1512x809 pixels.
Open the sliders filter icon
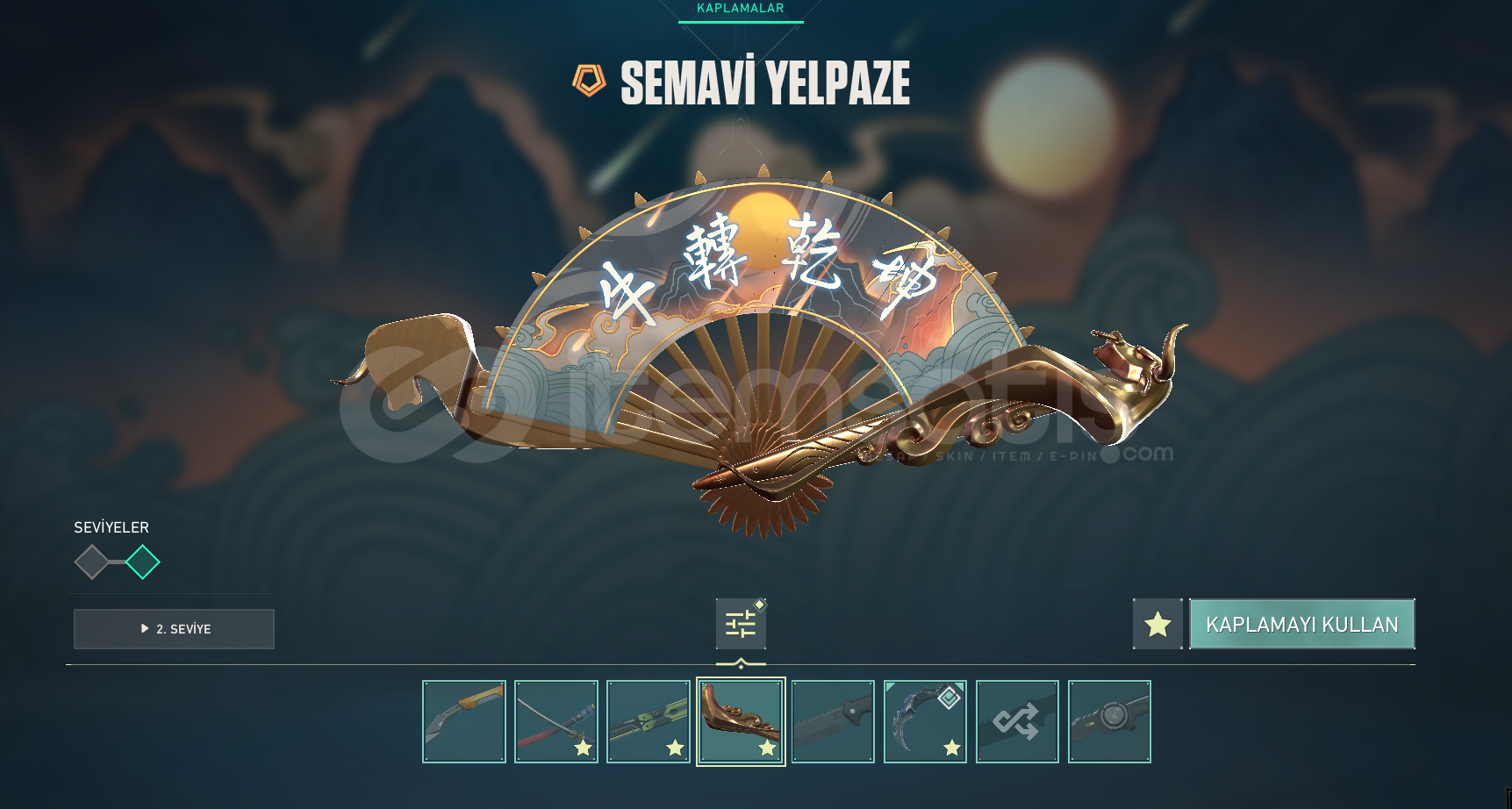click(x=741, y=624)
